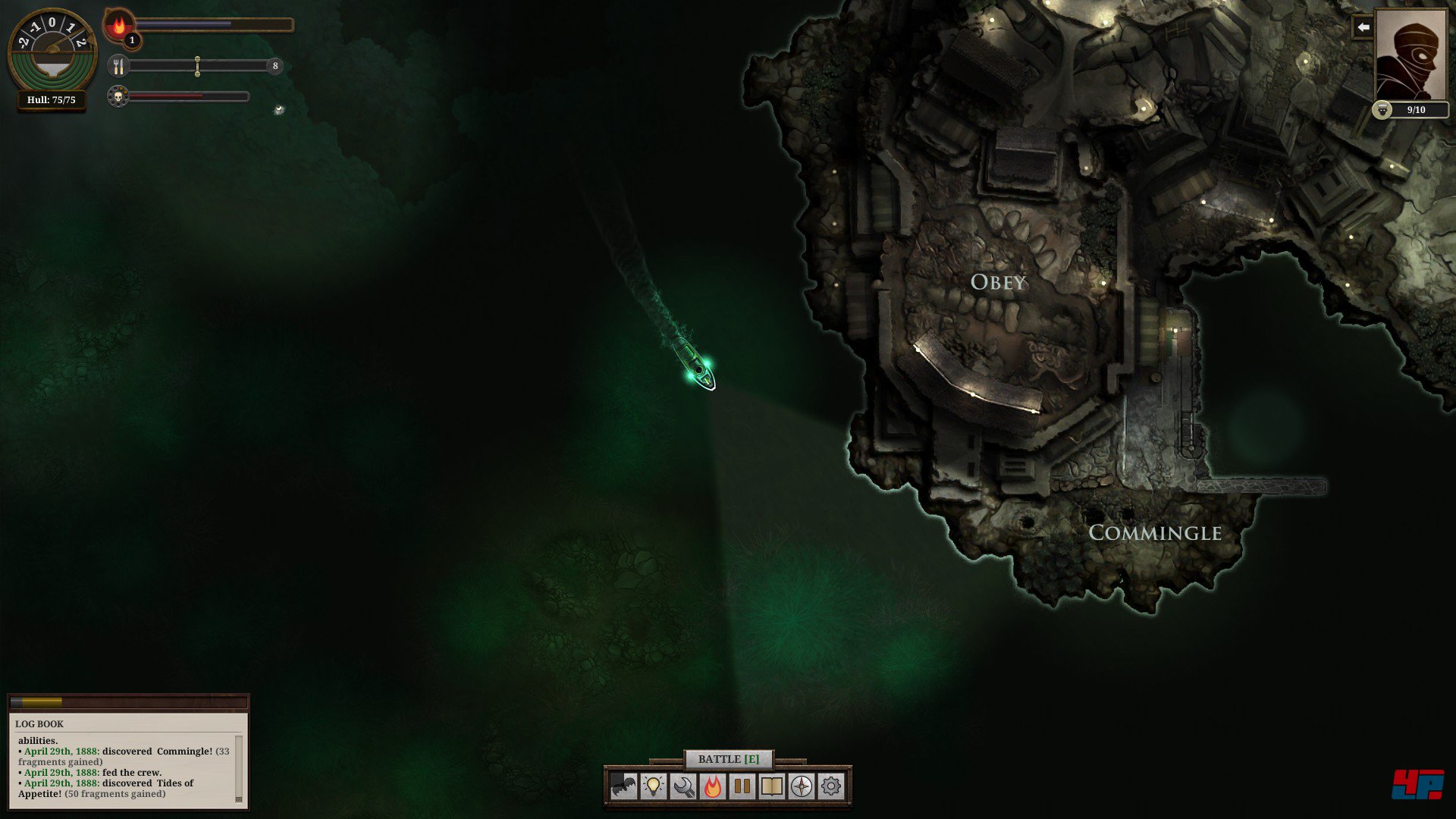
Task: Open settings via the gear icon
Action: pyautogui.click(x=830, y=786)
